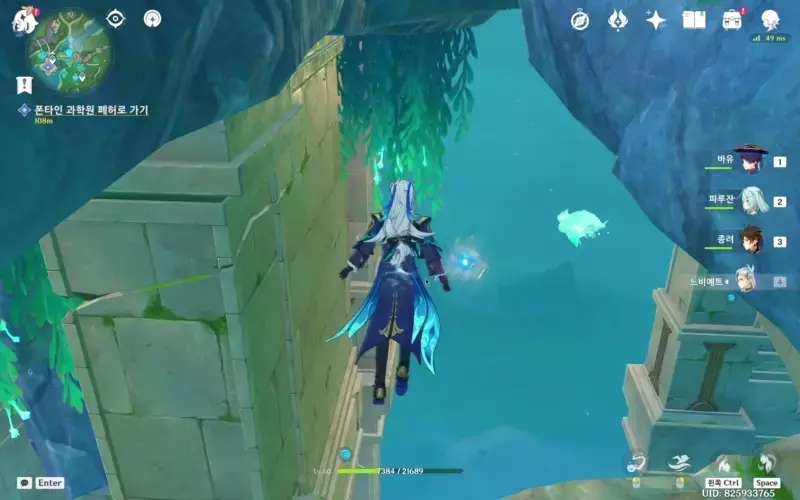Switch to party member 종려
Viewport: 800px width, 500px height.
750,241
